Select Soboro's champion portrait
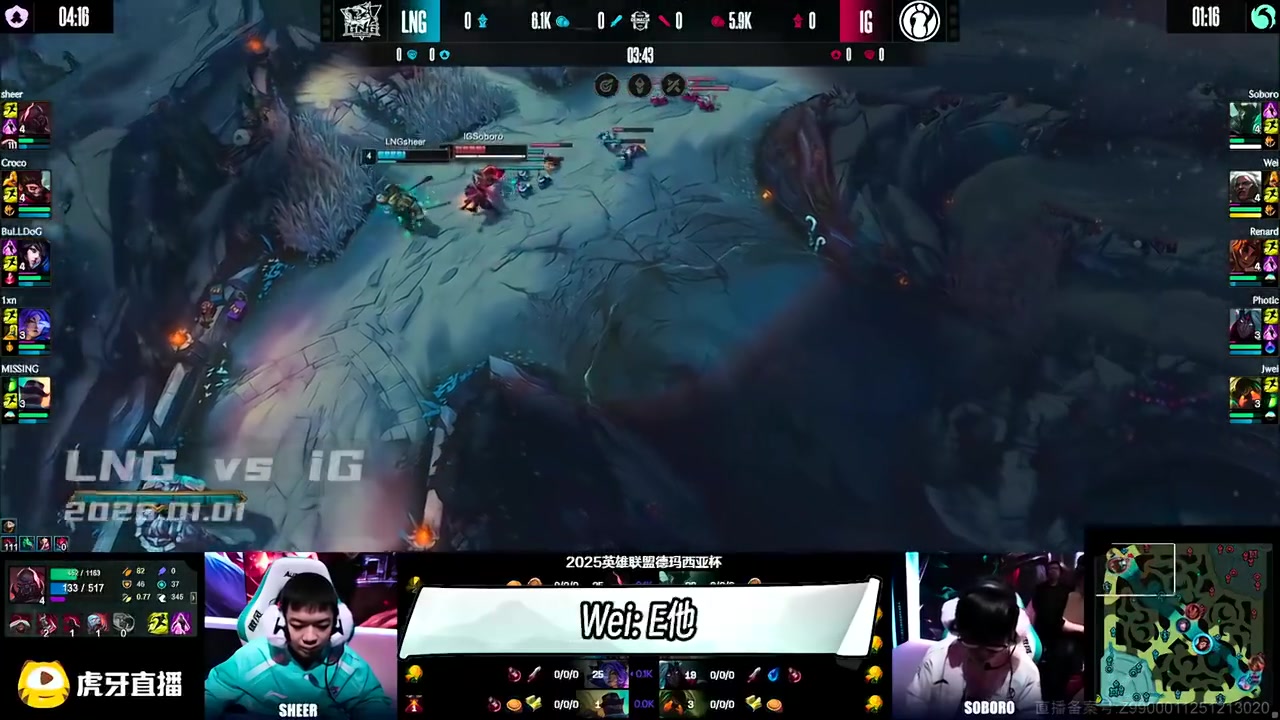1280x720 pixels. (1245, 119)
